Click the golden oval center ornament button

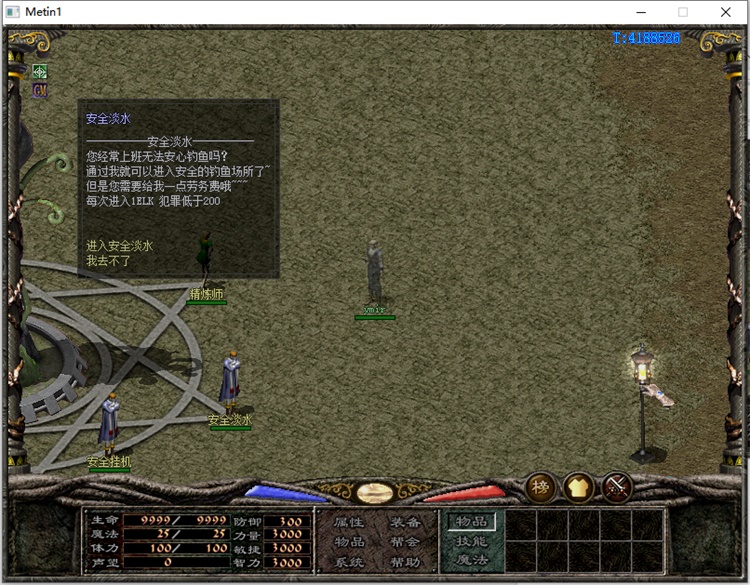click(x=374, y=492)
